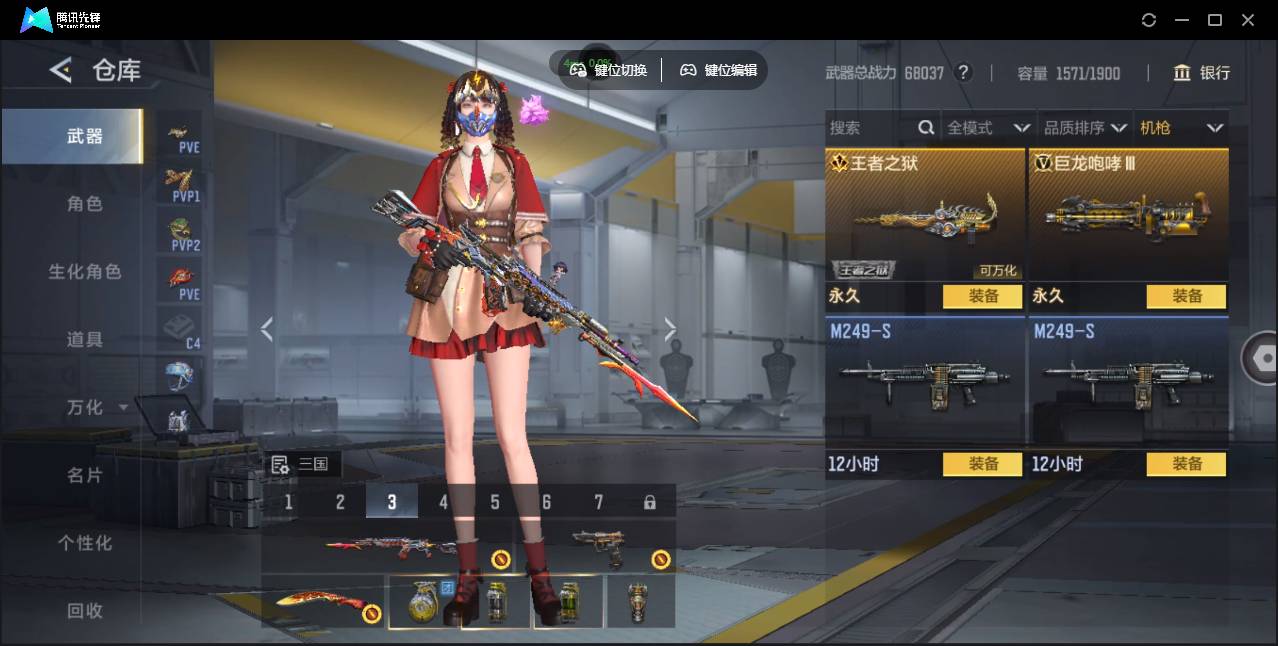The width and height of the screenshot is (1278, 646).
Task: Show help for 武器总战力 score
Action: tap(963, 73)
